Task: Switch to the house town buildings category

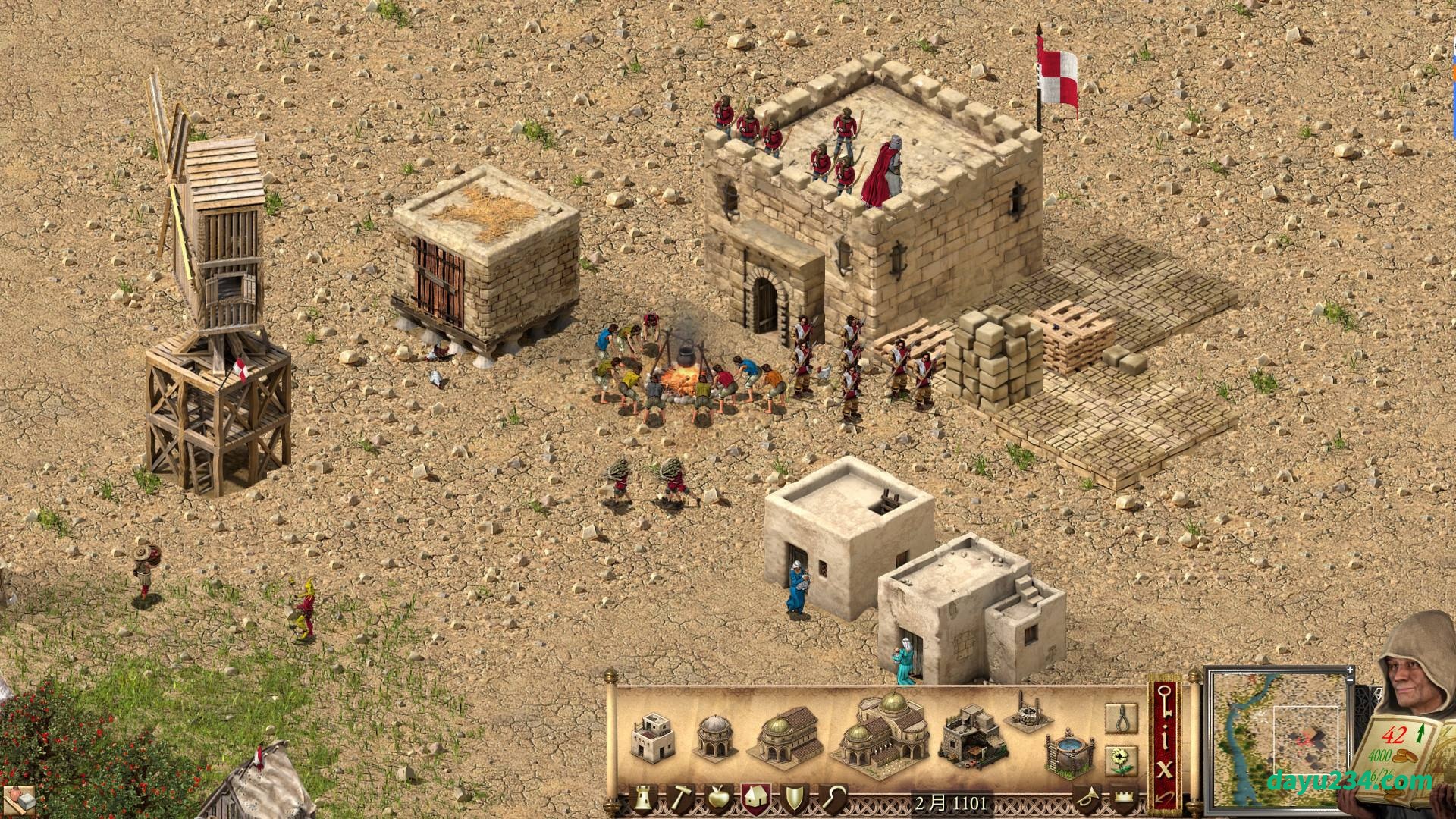Action: click(756, 799)
